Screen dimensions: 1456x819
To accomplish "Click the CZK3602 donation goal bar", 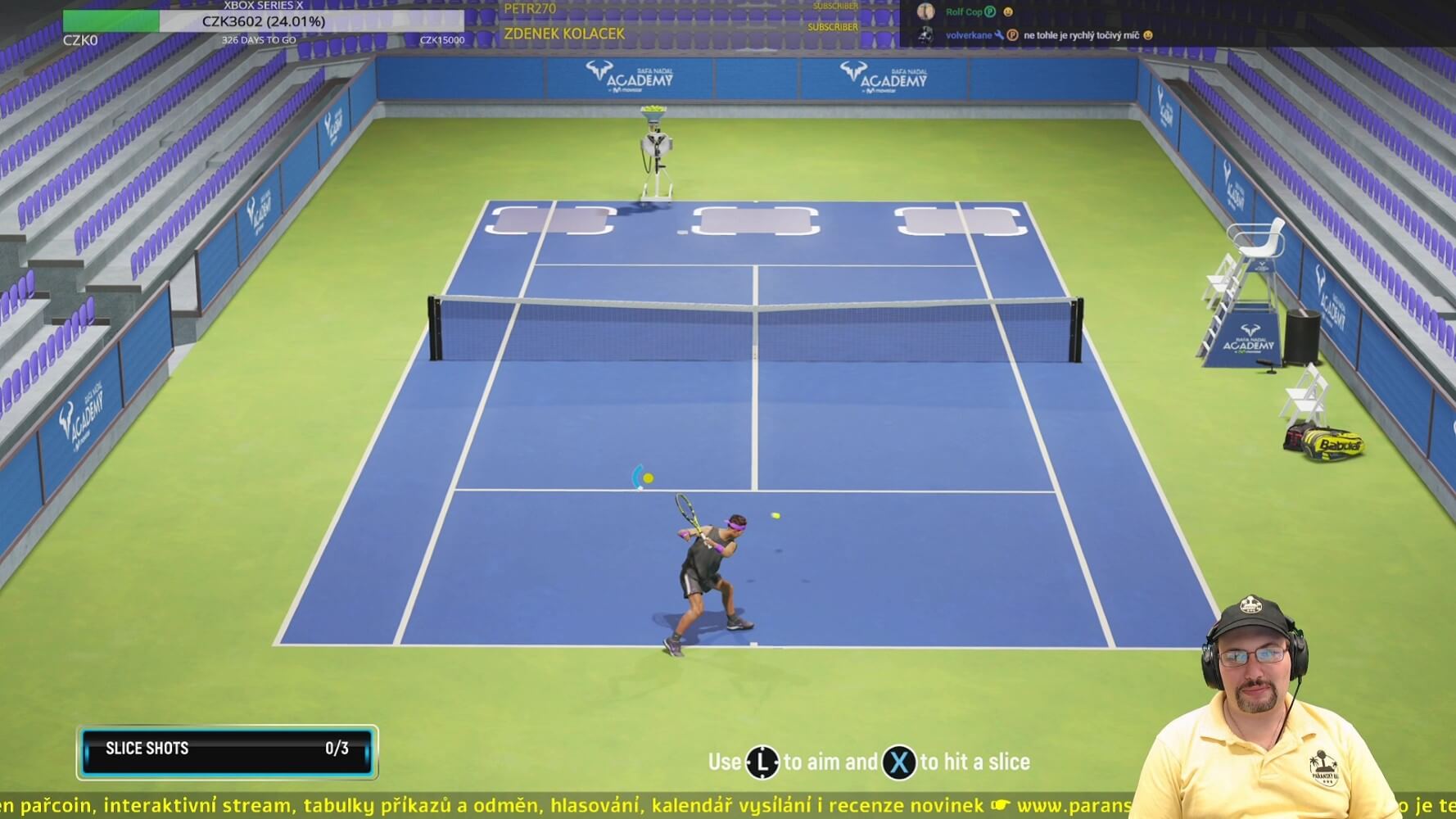I will 264,21.
